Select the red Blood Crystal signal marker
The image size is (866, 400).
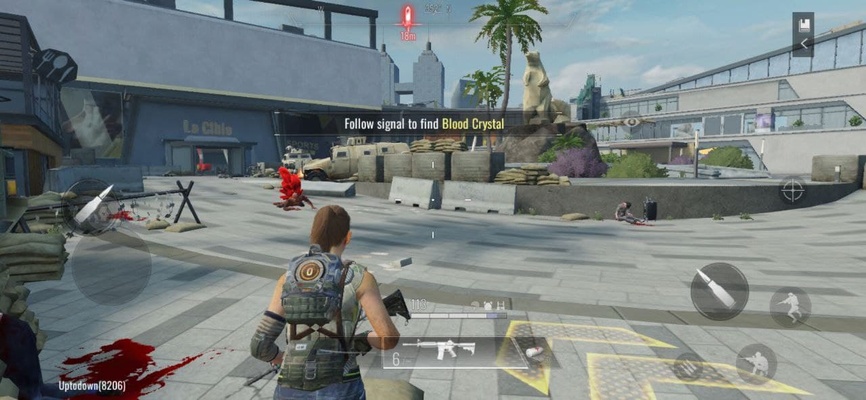pos(407,17)
